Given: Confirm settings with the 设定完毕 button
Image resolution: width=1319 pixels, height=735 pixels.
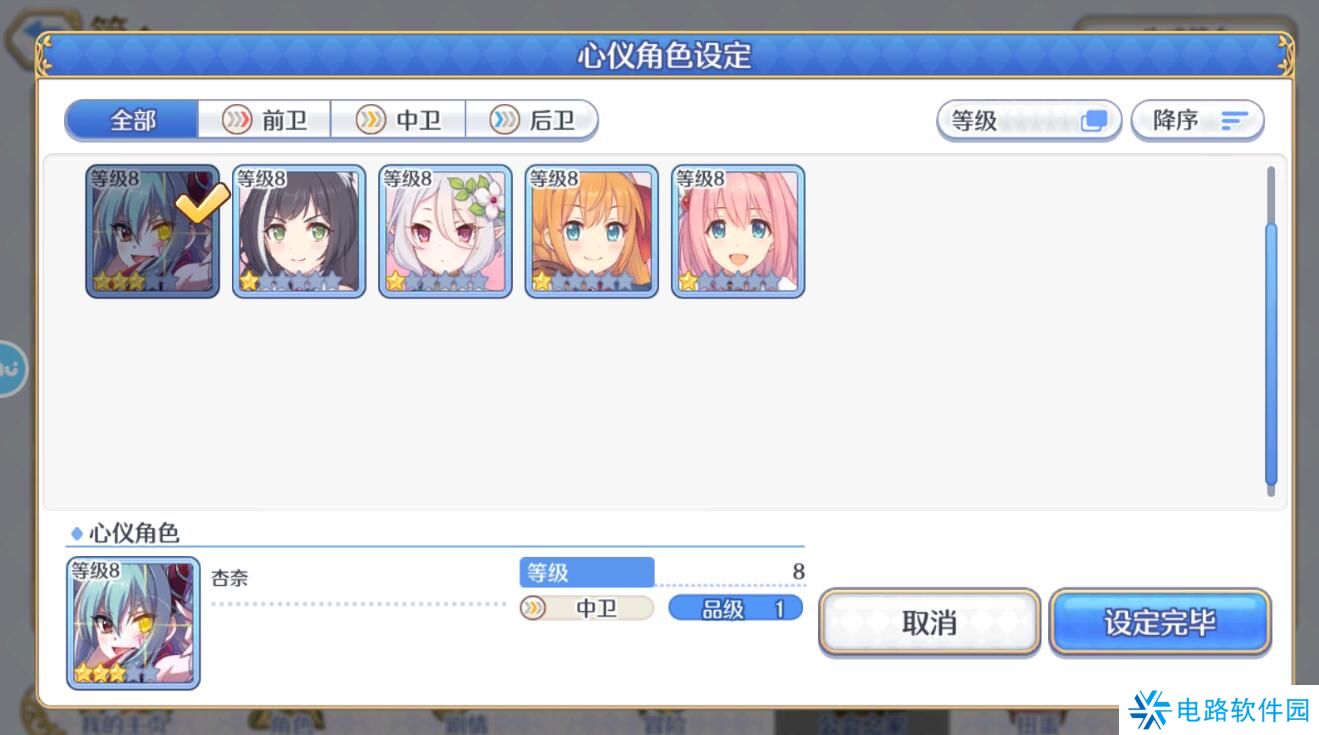Looking at the screenshot, I should coord(1160,620).
